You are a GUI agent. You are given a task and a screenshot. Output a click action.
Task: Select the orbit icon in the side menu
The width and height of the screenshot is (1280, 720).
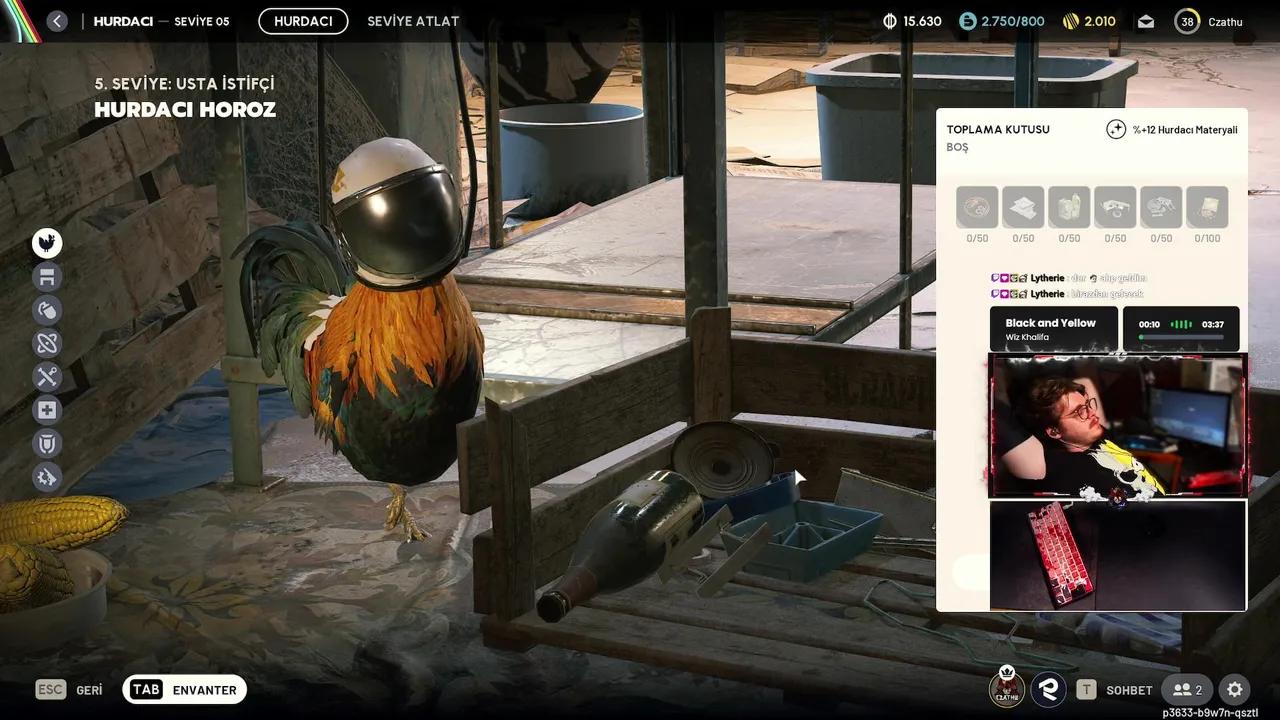point(47,343)
